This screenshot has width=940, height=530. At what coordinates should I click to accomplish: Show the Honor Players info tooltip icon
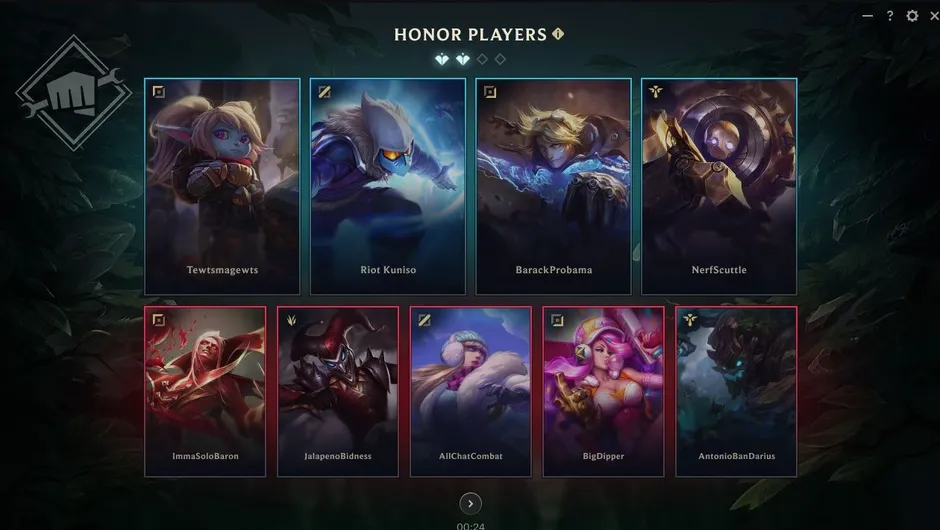[x=558, y=34]
